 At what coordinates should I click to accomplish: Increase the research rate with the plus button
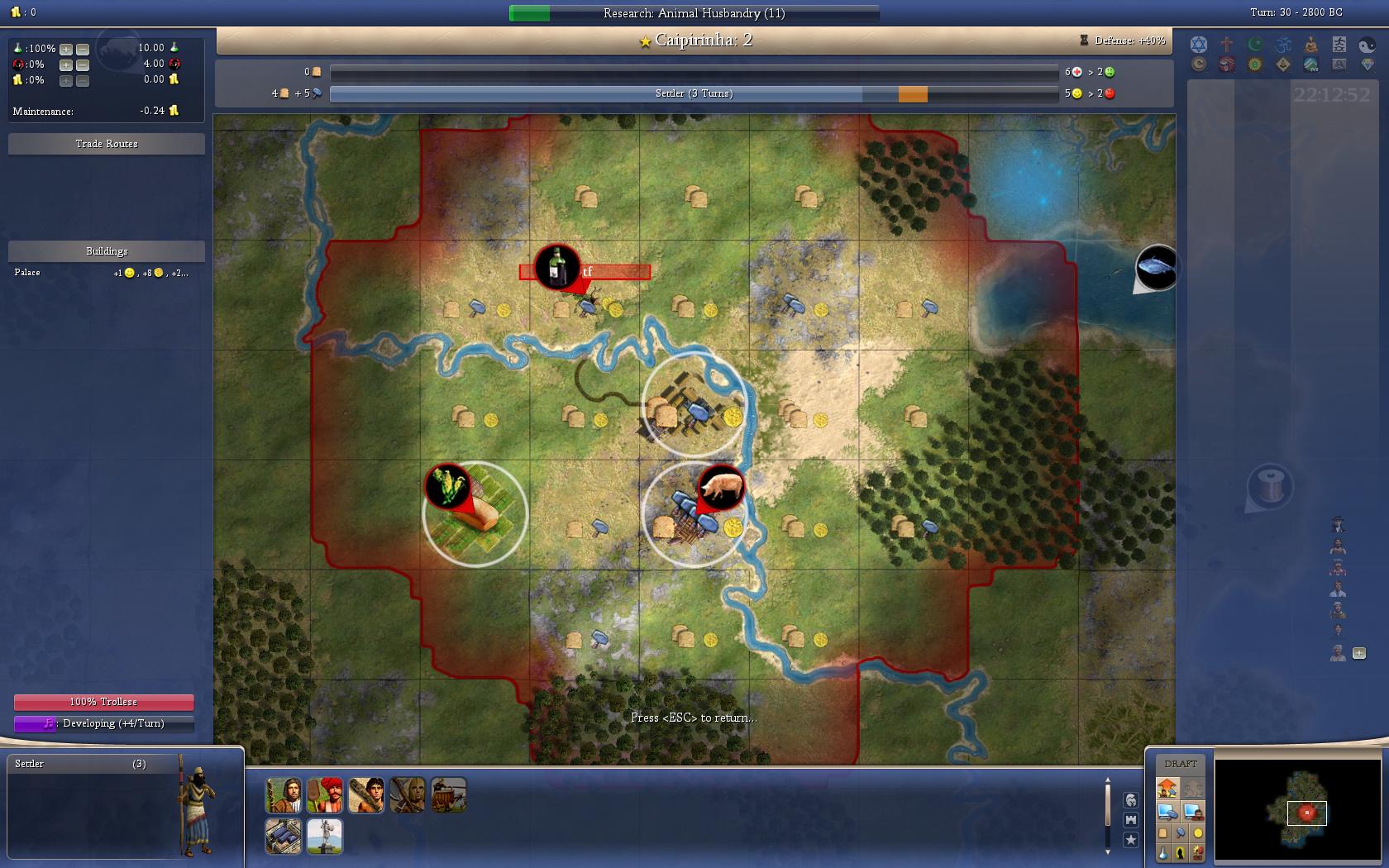66,49
